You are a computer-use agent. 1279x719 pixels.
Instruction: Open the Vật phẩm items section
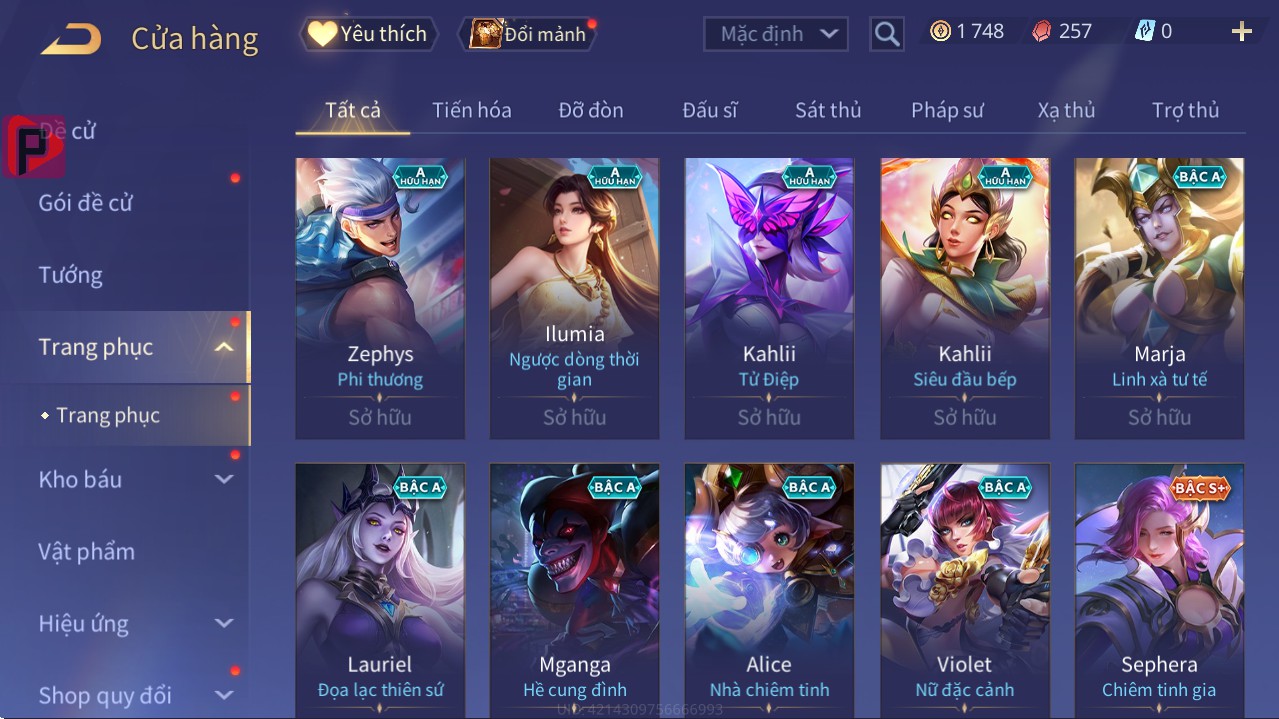(x=86, y=551)
